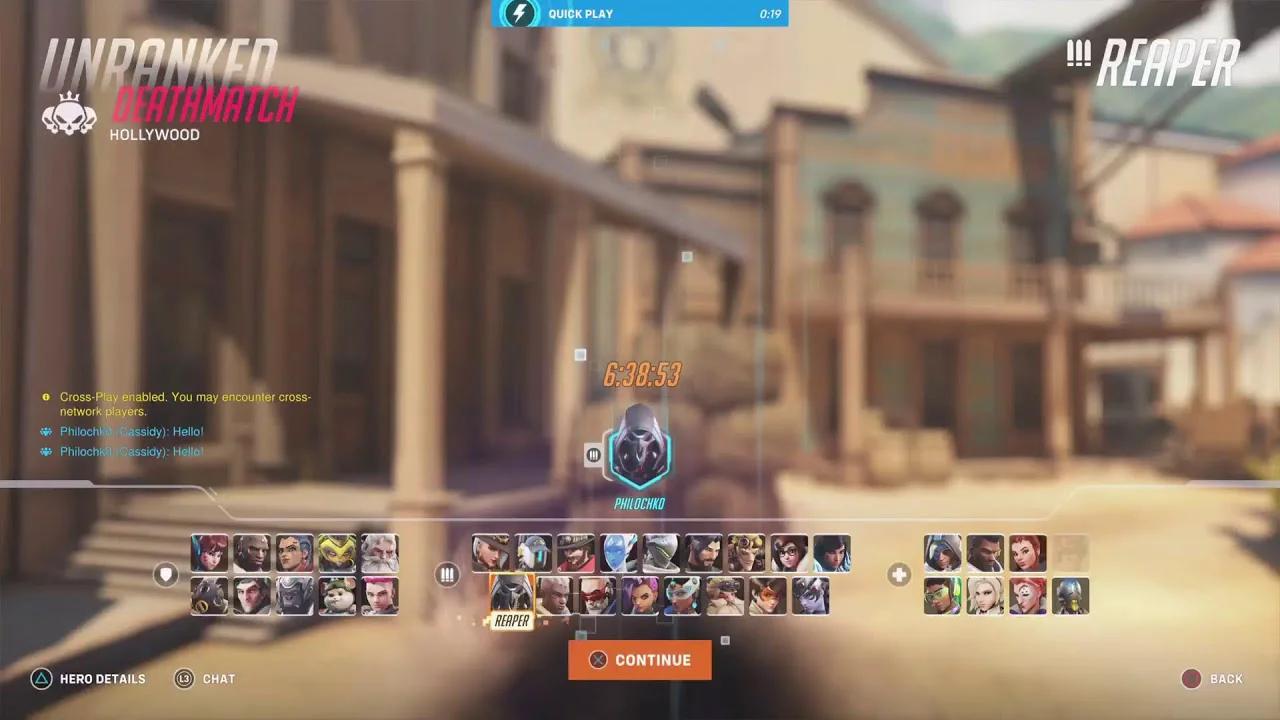The image size is (1280, 720).
Task: Open Hero Details via the circle icon
Action: (x=41, y=679)
